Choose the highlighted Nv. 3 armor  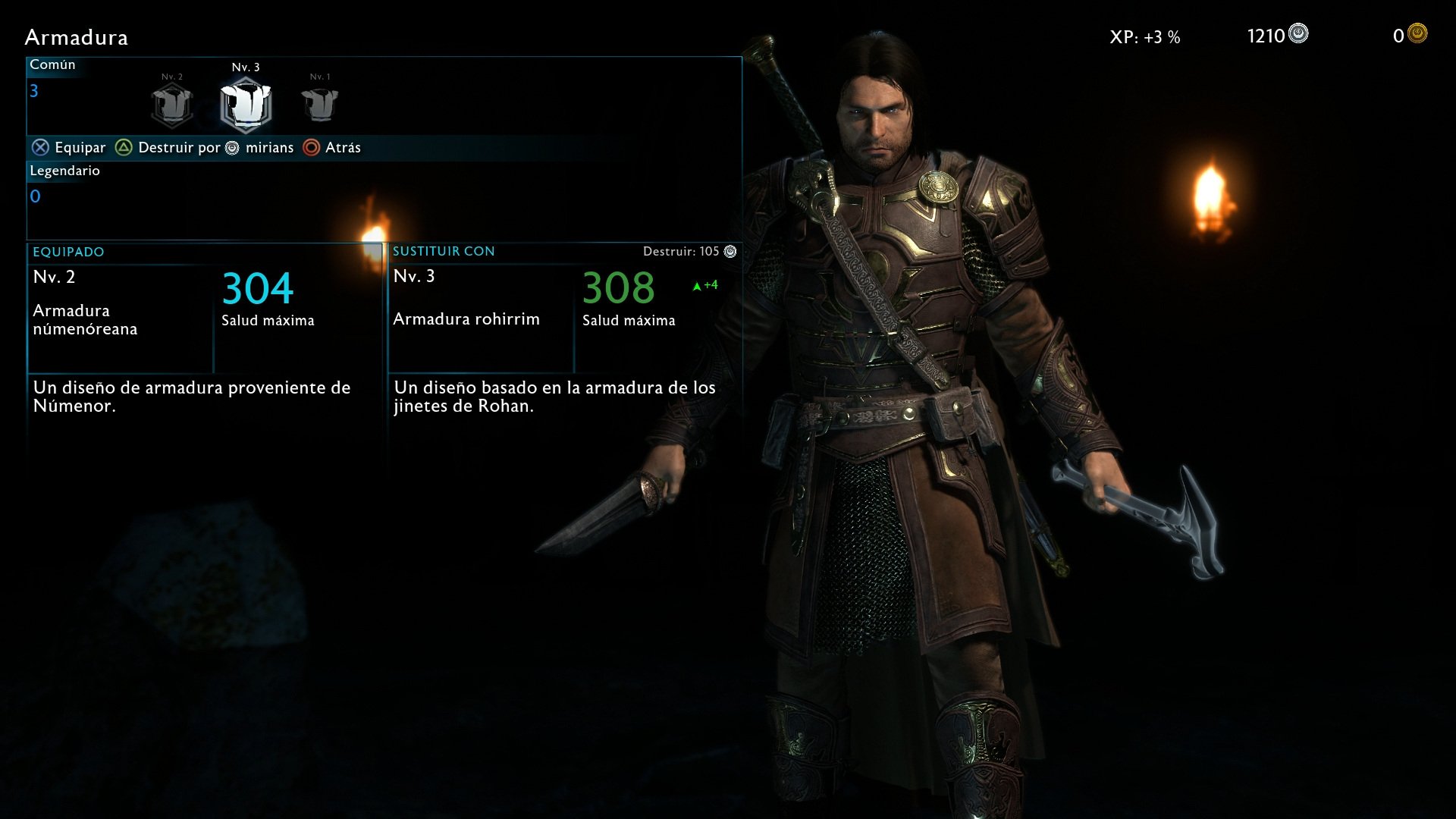(x=246, y=105)
